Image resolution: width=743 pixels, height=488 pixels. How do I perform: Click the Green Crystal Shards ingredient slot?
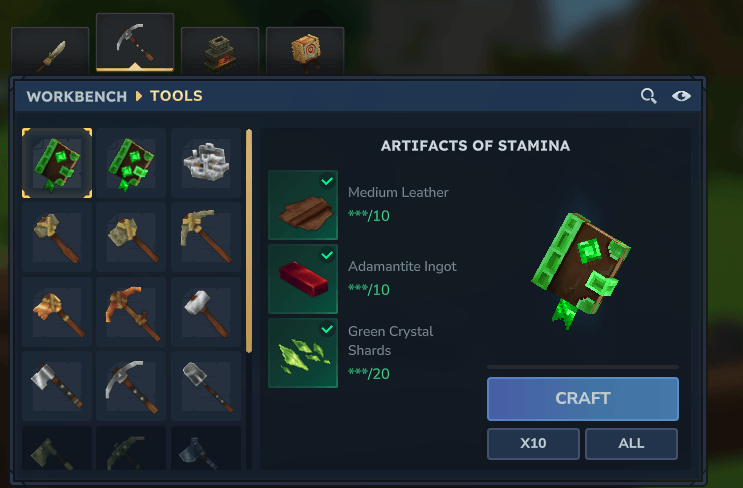click(302, 353)
